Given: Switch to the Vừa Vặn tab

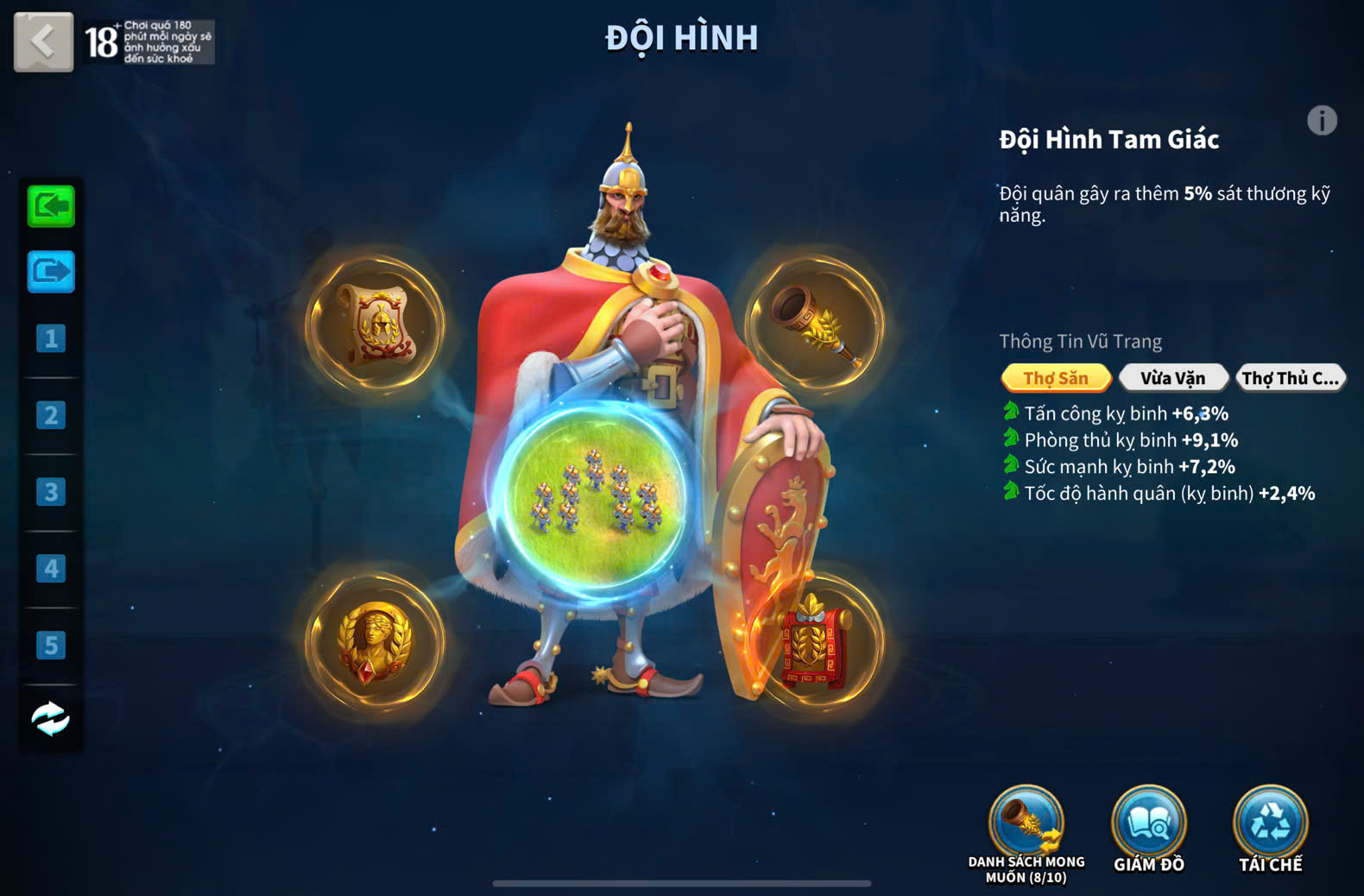Looking at the screenshot, I should click(x=1172, y=378).
